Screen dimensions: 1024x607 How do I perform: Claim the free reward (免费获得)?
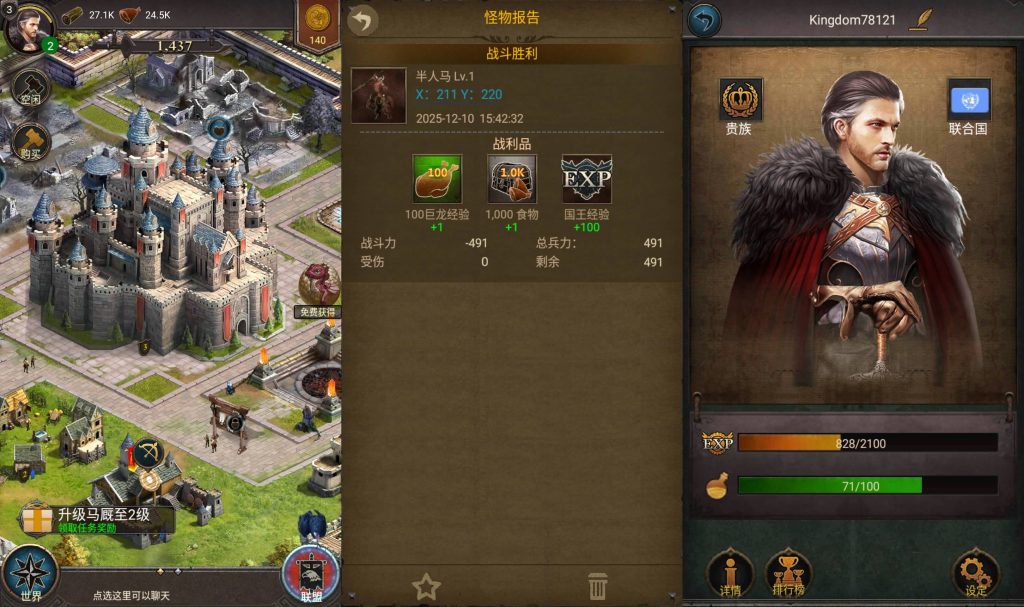point(319,288)
